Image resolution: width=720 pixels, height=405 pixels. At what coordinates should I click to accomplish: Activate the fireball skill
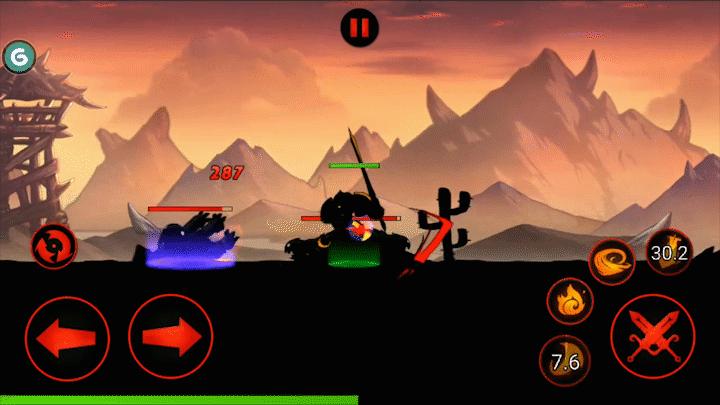tap(571, 301)
